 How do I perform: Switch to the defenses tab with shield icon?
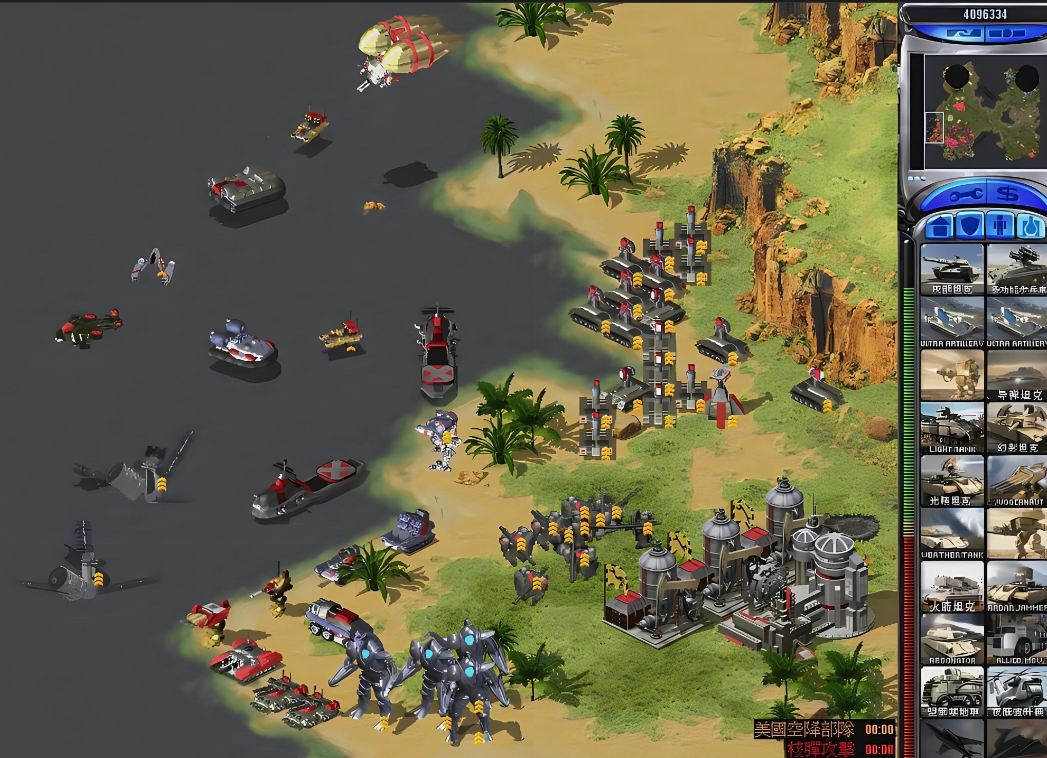[970, 226]
